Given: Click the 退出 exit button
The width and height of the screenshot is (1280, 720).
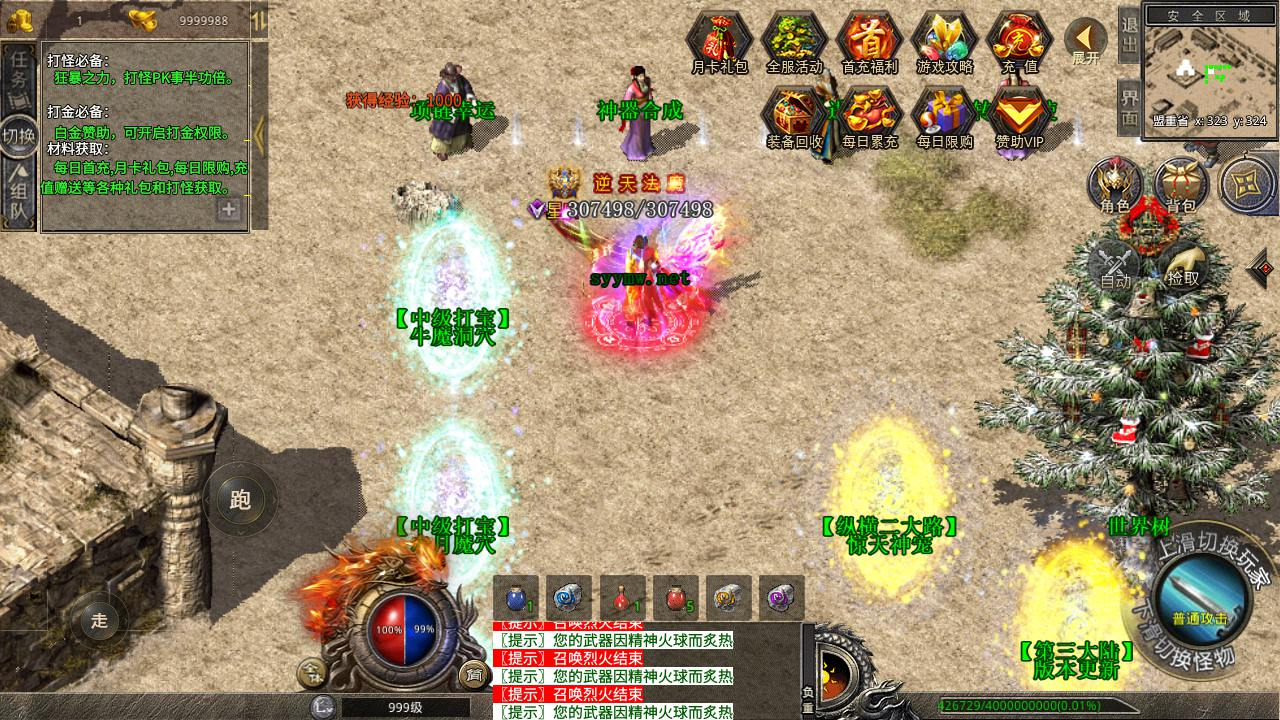Looking at the screenshot, I should [1129, 36].
